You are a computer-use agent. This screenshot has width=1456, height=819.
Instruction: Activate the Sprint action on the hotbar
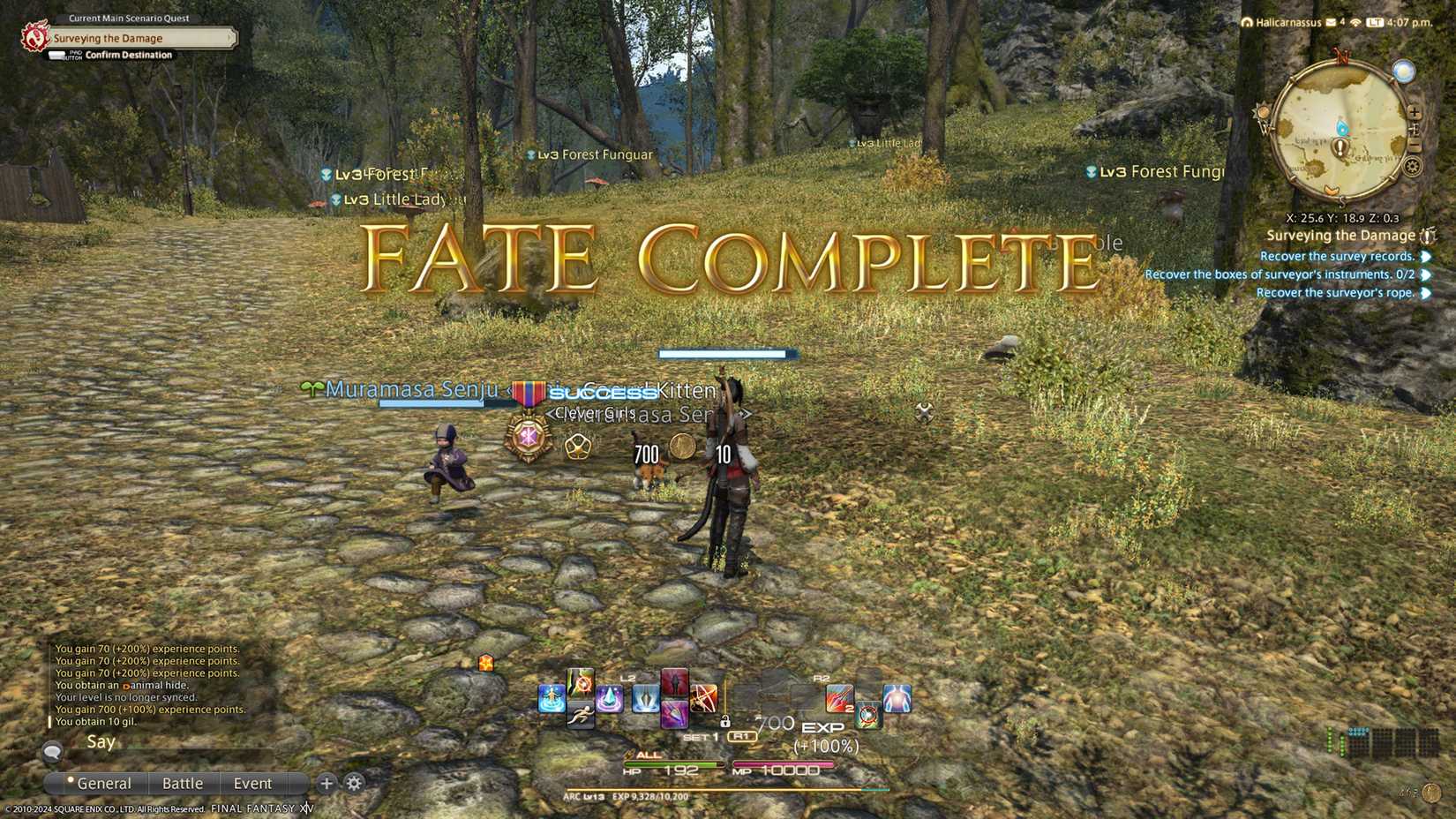581,714
